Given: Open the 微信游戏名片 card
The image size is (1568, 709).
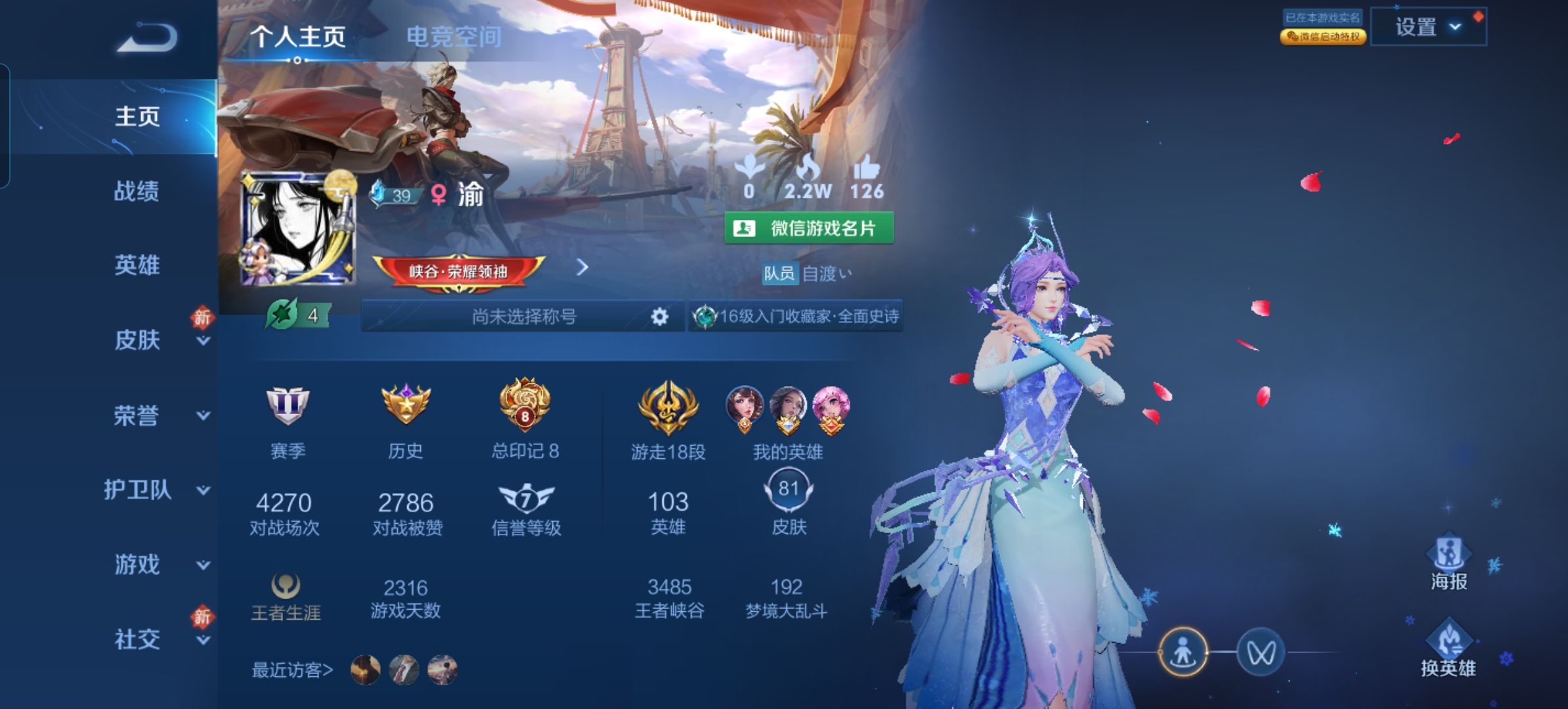Looking at the screenshot, I should pos(809,228).
